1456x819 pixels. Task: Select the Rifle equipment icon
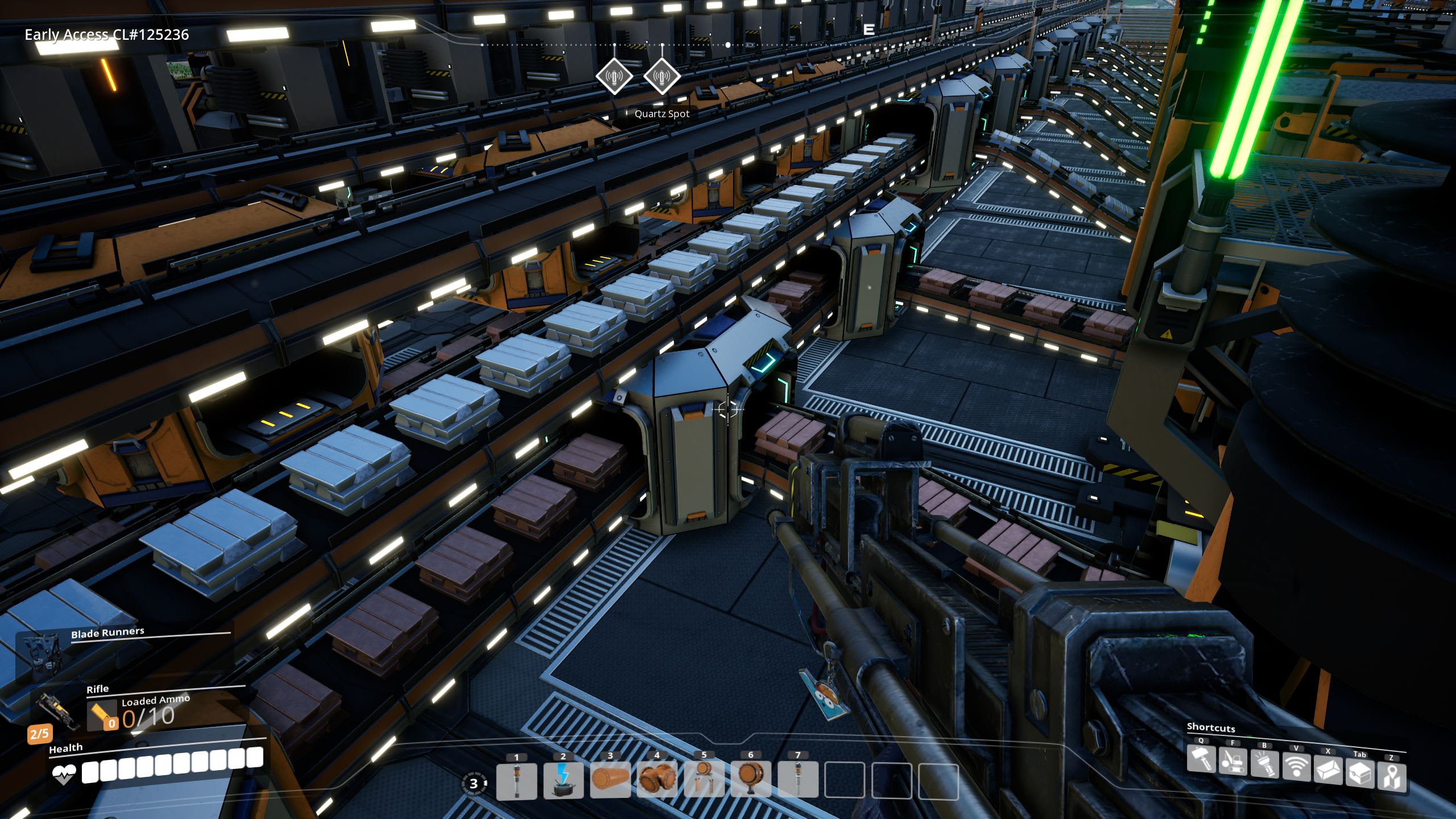[x=56, y=710]
